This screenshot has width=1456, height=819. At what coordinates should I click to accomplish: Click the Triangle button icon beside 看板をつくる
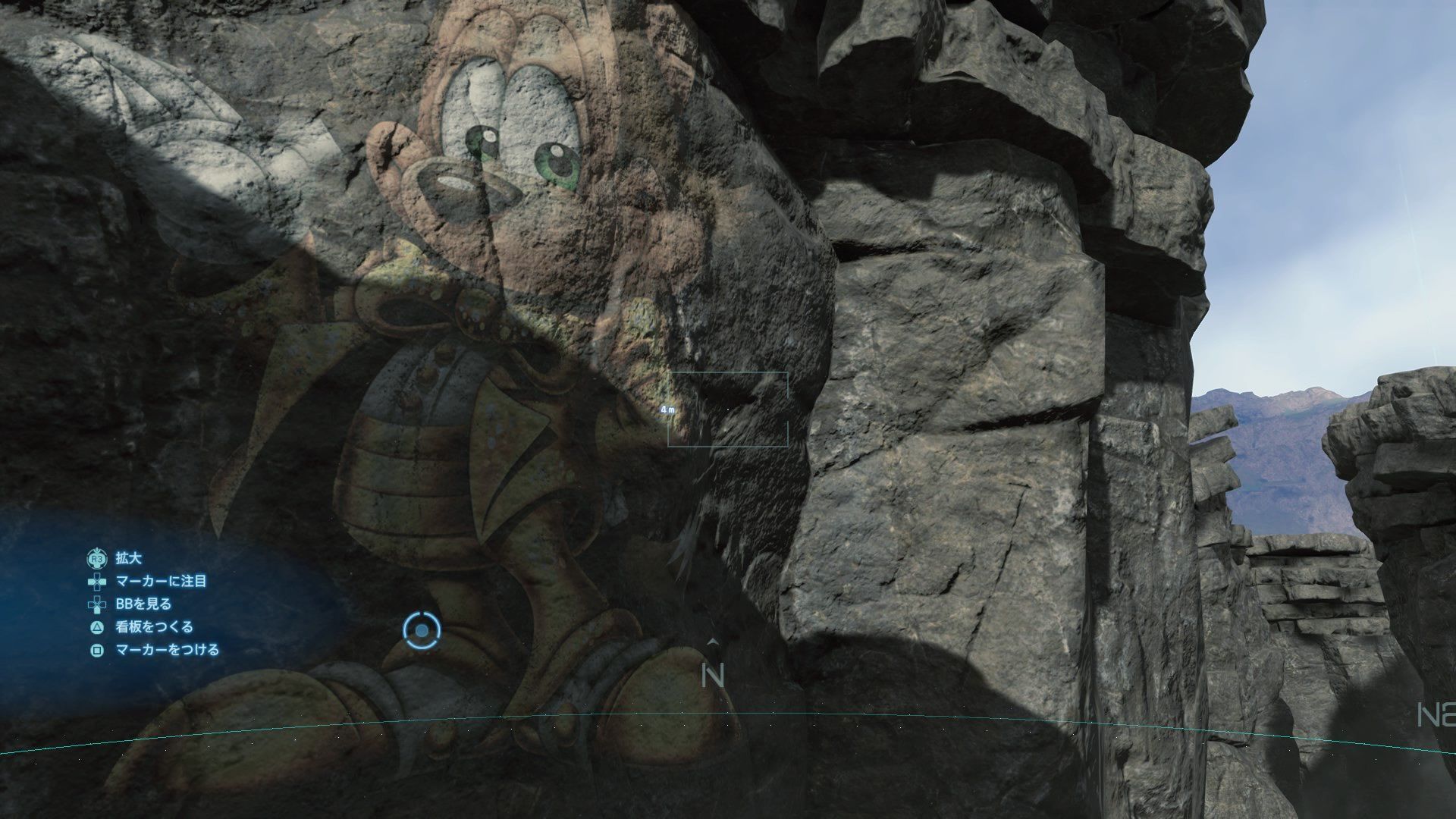96,627
